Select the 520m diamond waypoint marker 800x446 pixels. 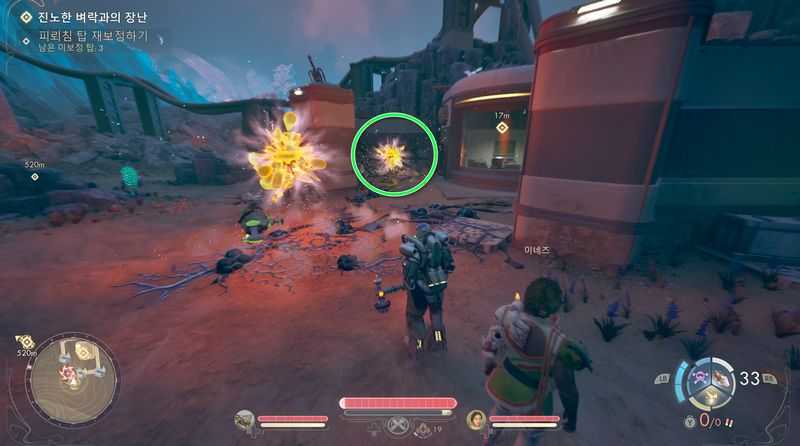(35, 177)
